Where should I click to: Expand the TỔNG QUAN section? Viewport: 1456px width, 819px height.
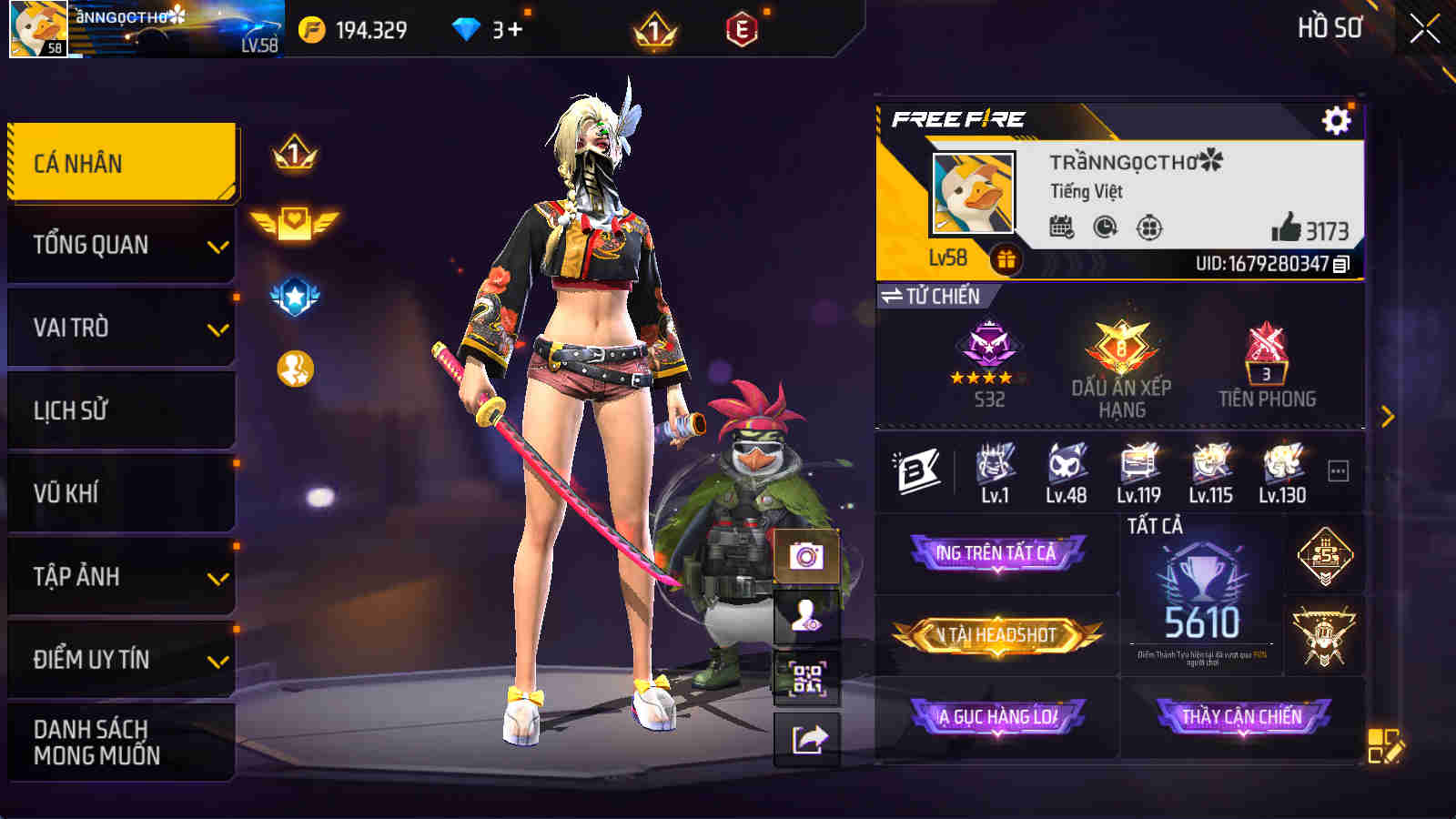(x=121, y=244)
